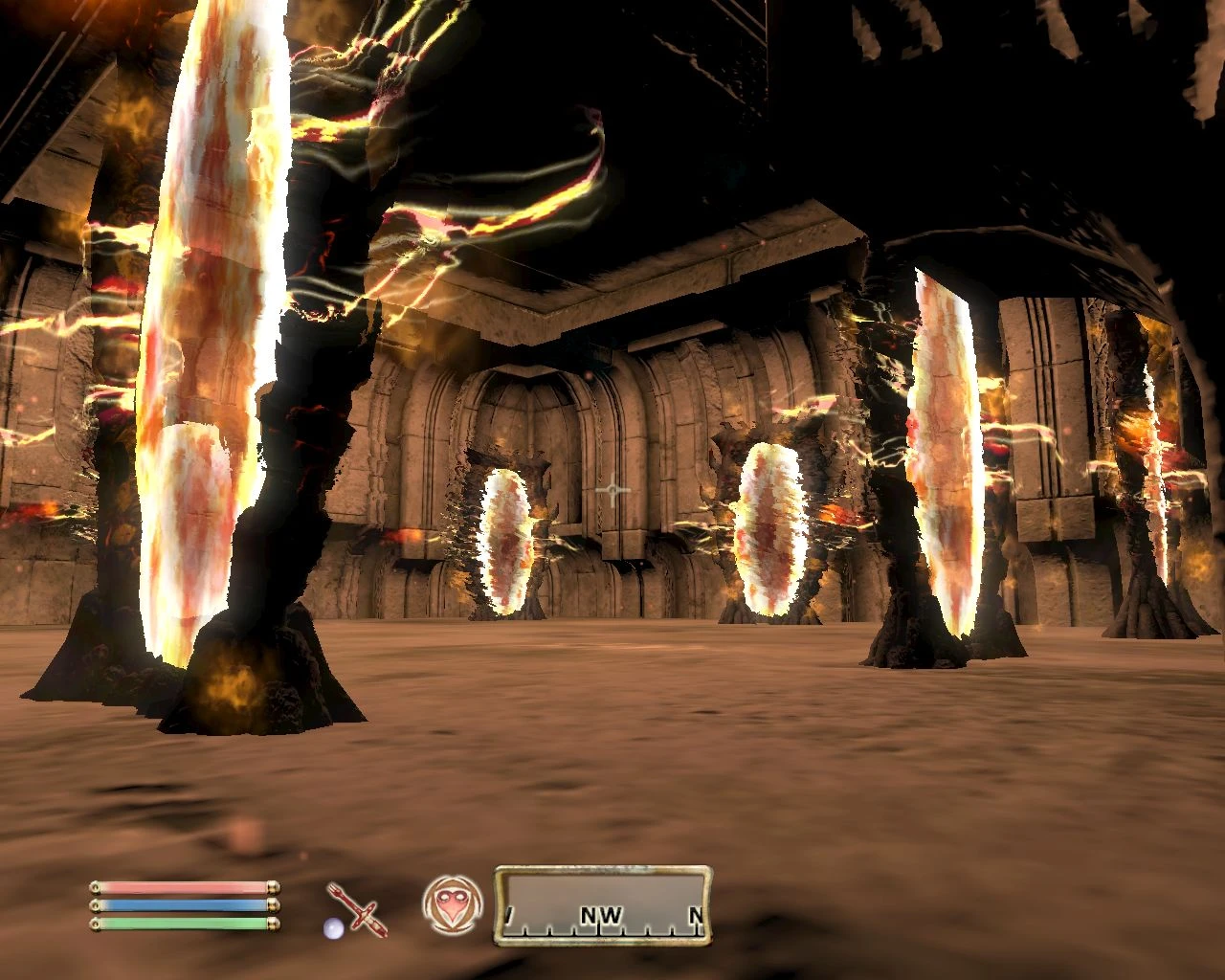Click the gold end cap of the health bar
This screenshot has width=1225, height=980.
[274, 887]
